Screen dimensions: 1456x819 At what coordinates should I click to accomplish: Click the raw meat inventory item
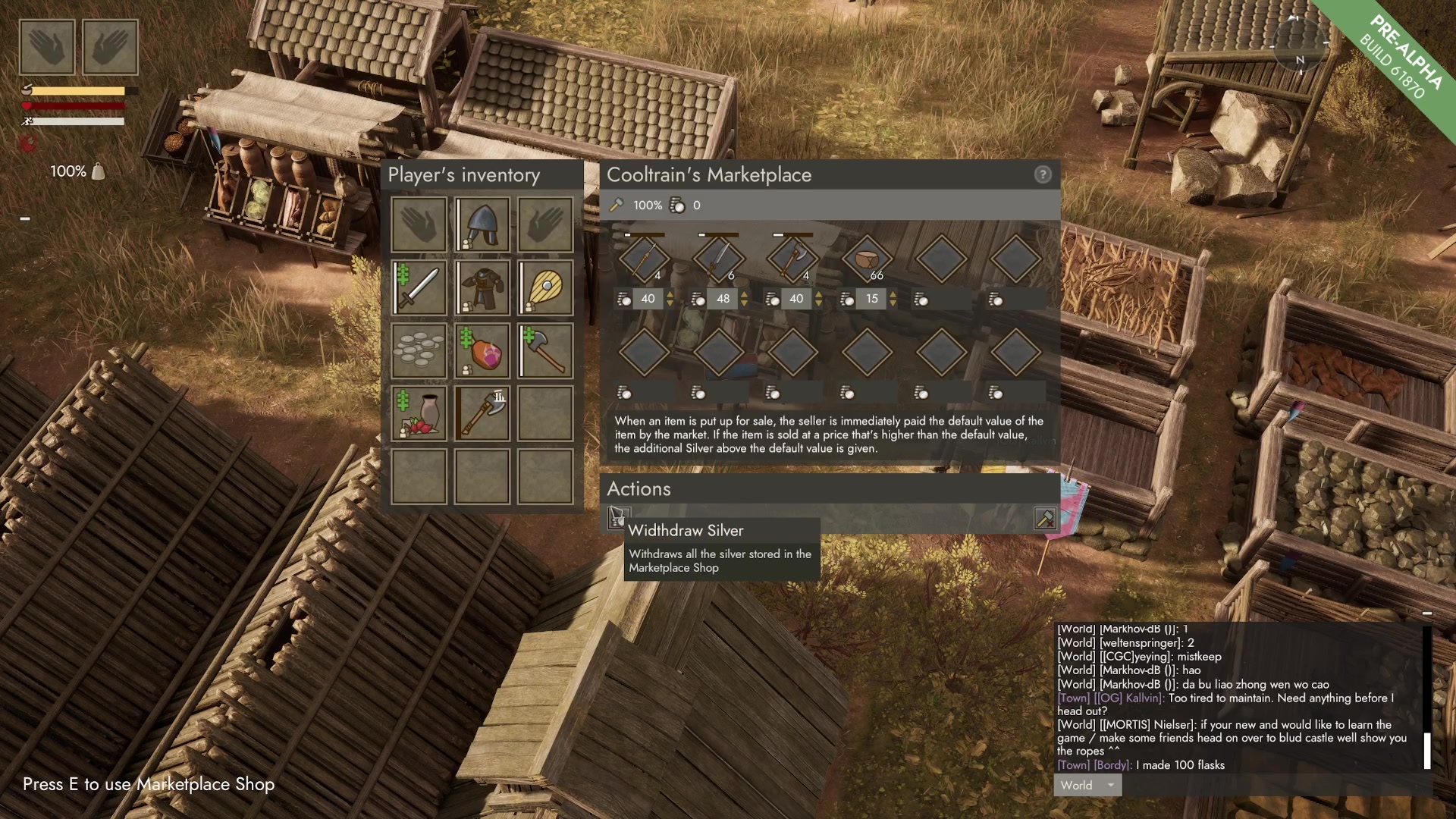click(482, 351)
